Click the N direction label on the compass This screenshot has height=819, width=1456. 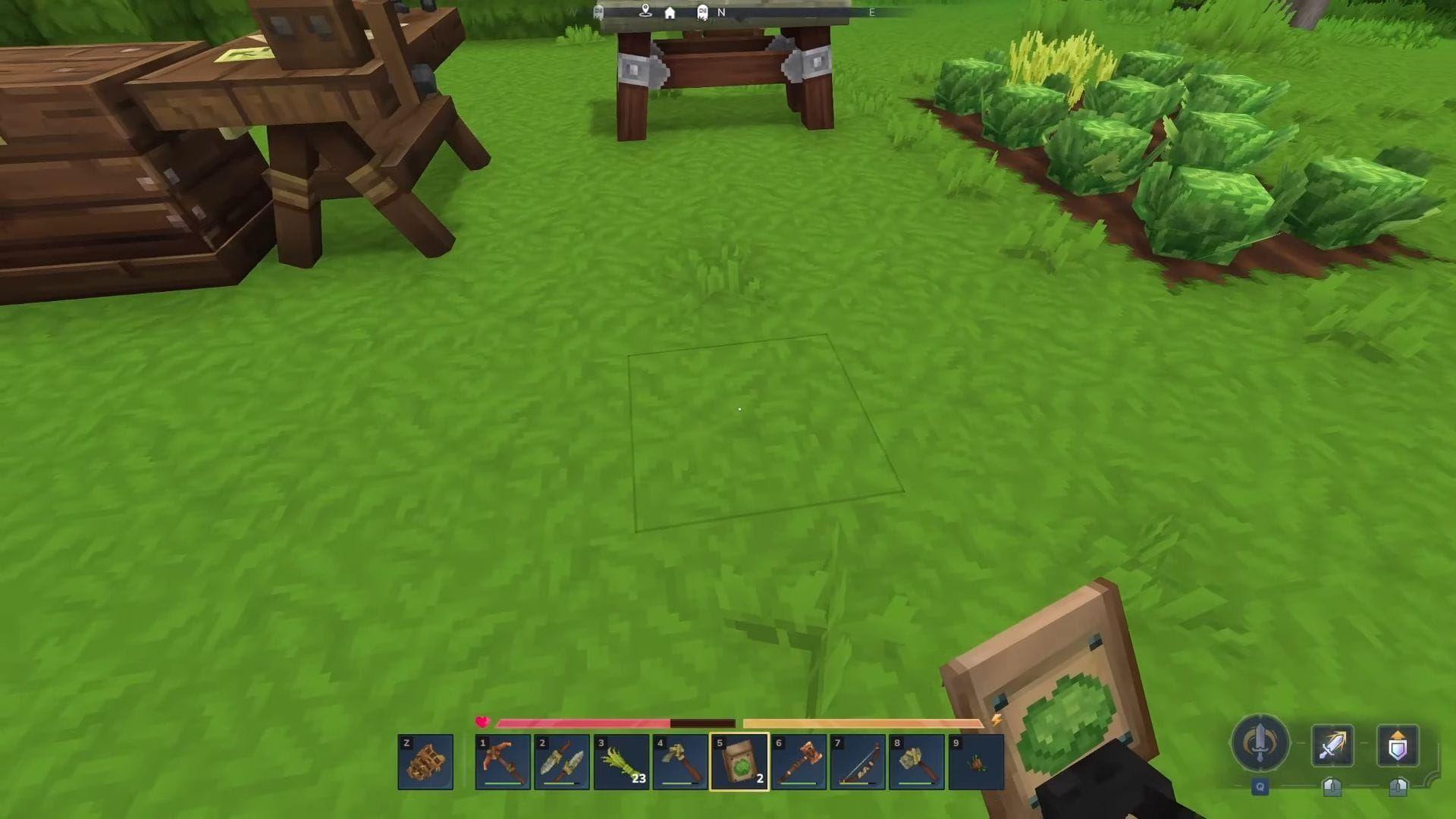pyautogui.click(x=721, y=12)
